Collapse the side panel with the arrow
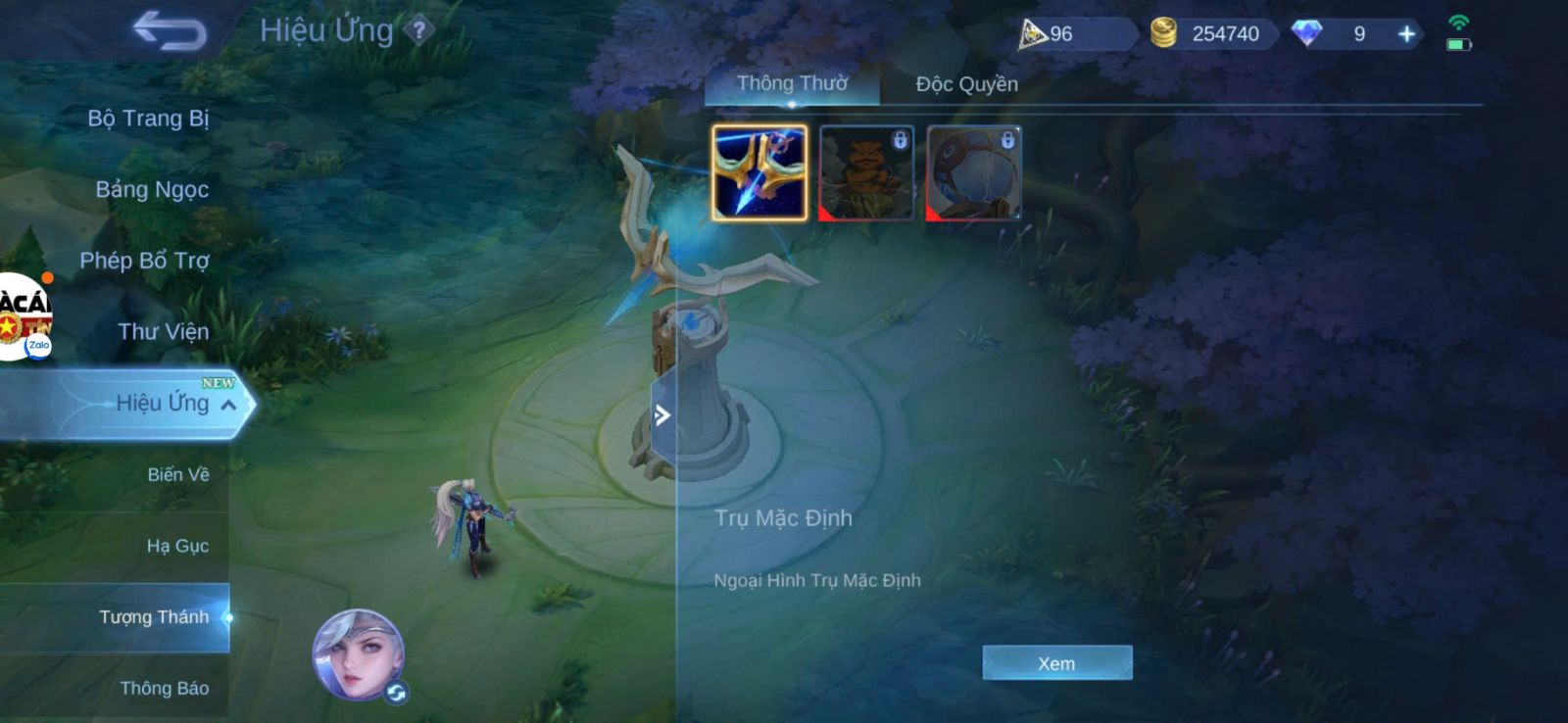This screenshot has height=723, width=1568. tap(662, 415)
